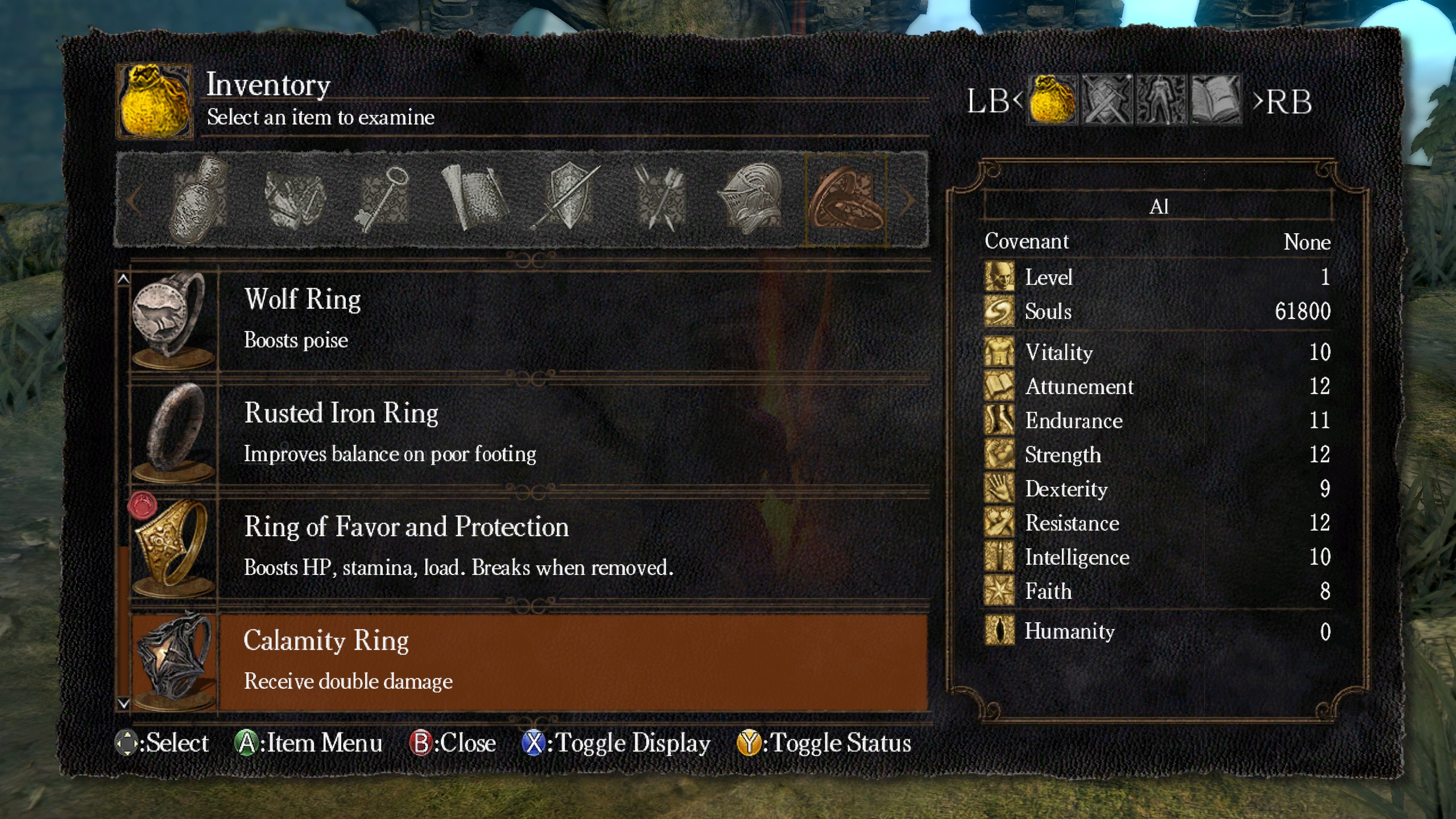Open the upgrade materials category

[293, 199]
